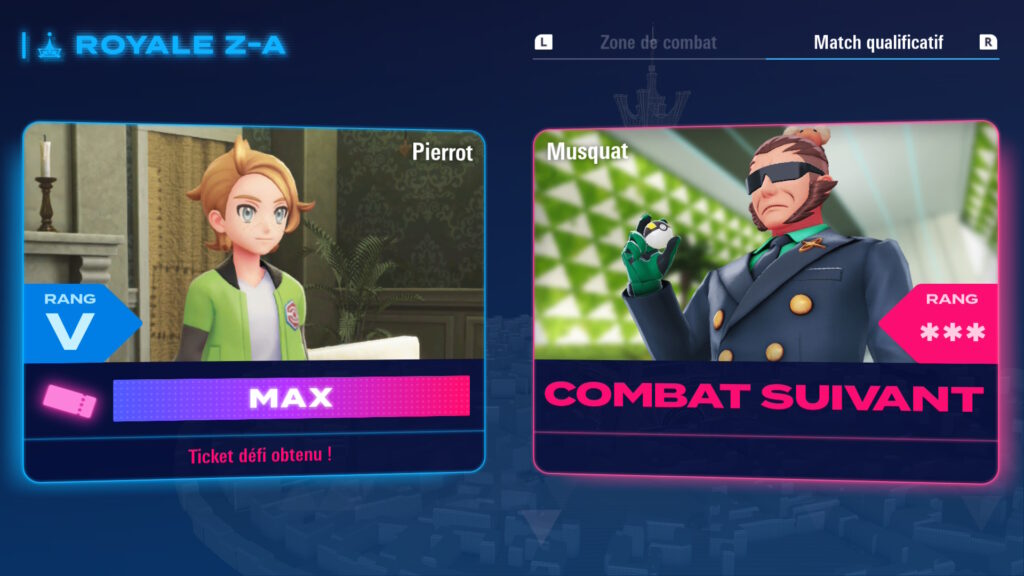Select the Match qualificatif tab
The image size is (1024, 576).
pyautogui.click(x=877, y=43)
